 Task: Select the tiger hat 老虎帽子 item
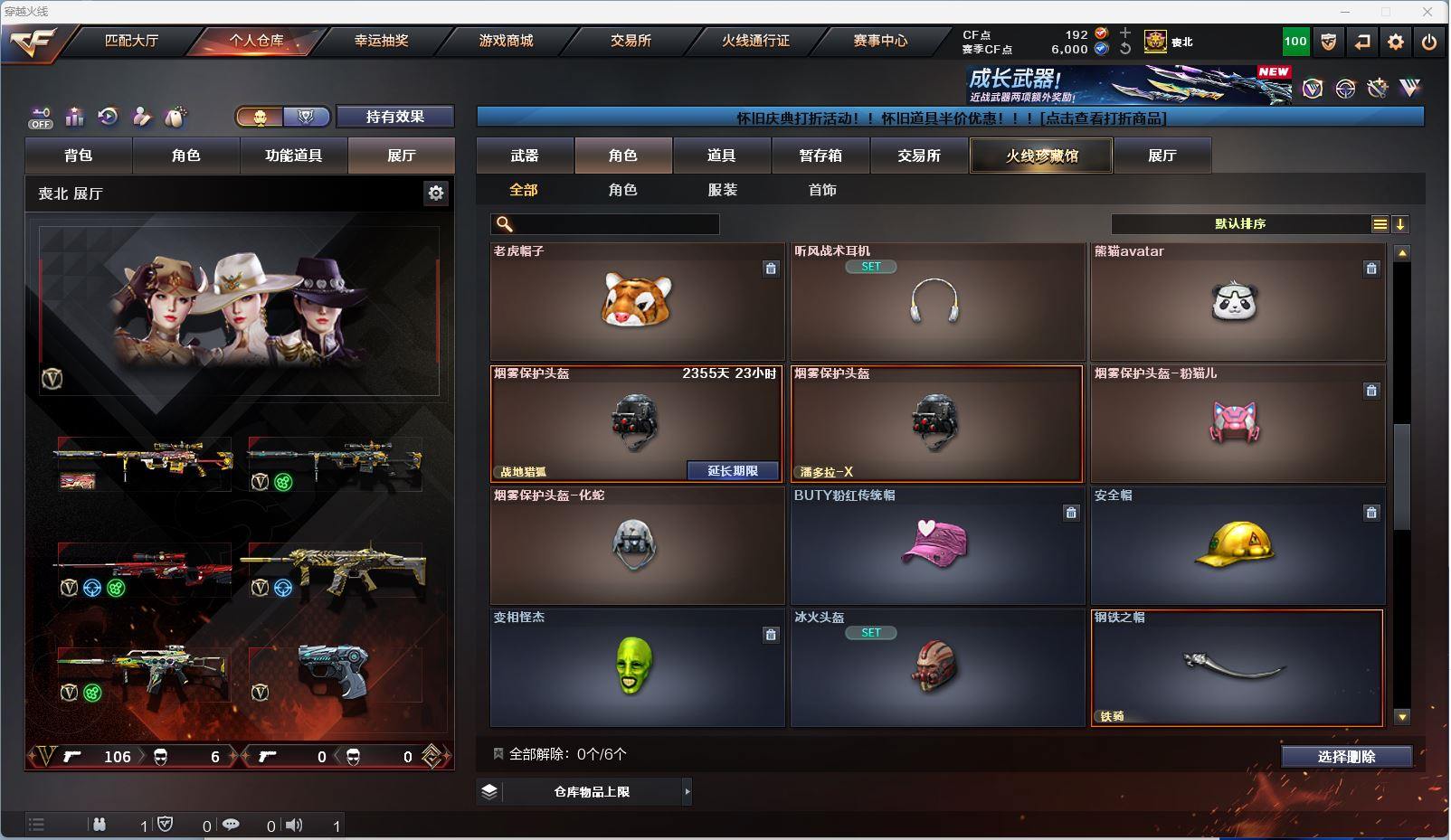tap(637, 301)
